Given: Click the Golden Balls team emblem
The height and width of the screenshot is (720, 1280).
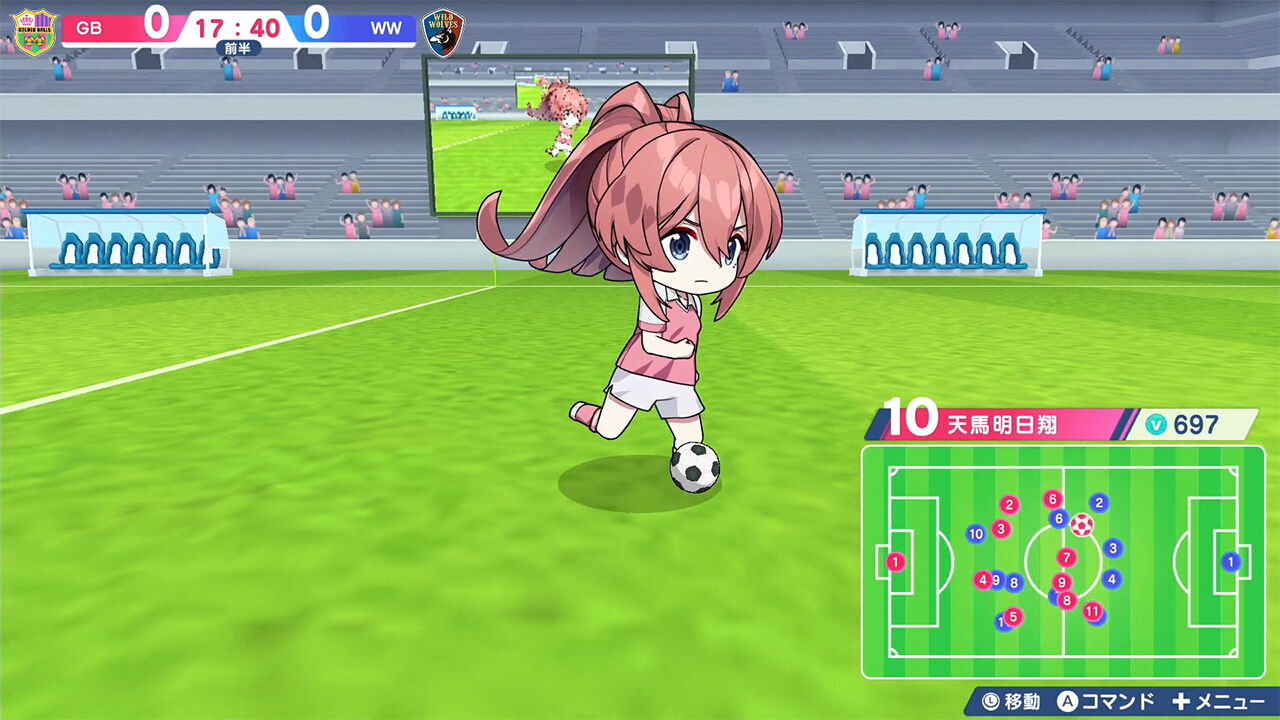Looking at the screenshot, I should (35, 29).
